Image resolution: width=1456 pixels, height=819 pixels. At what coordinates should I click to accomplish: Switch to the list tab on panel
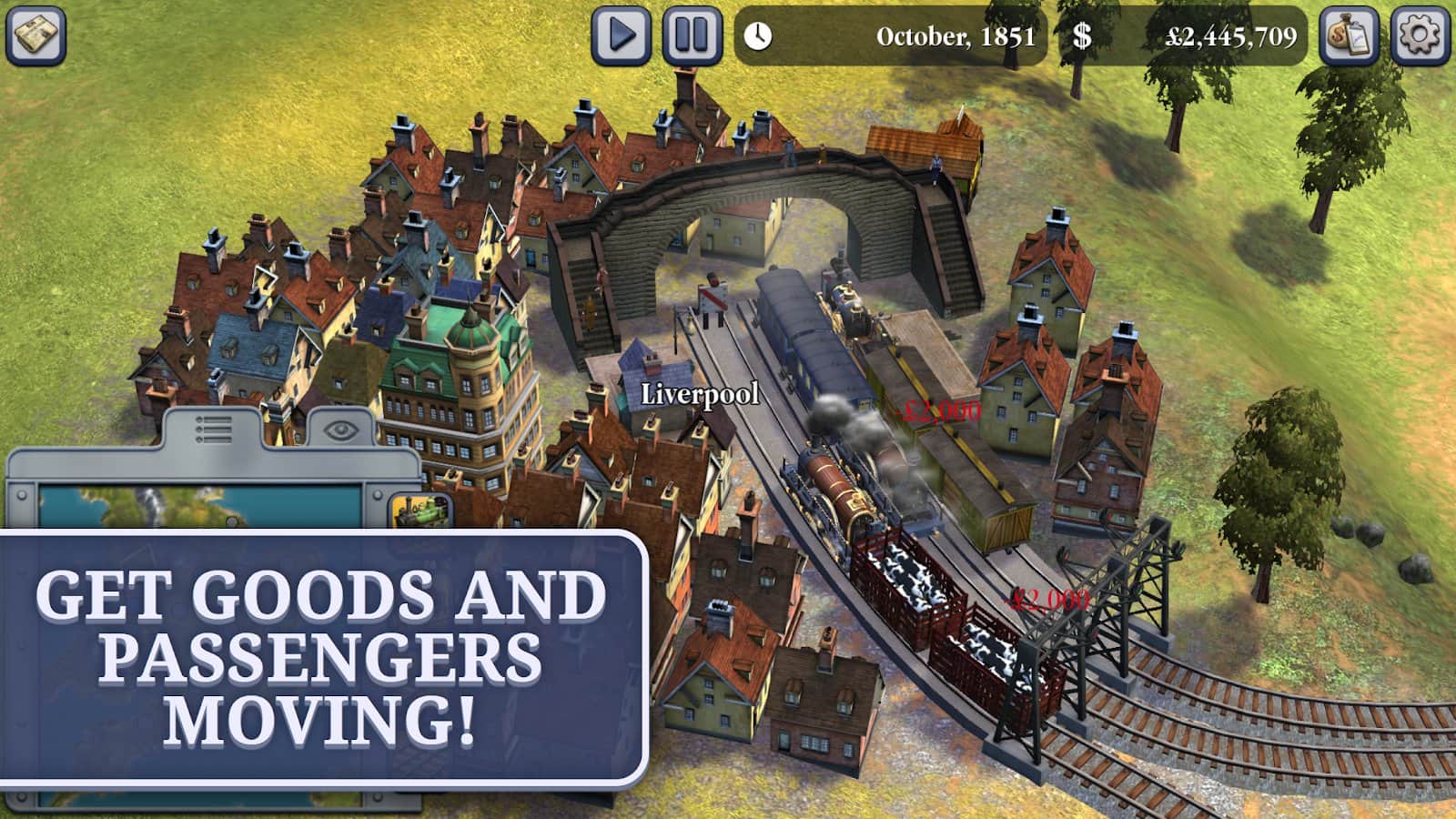213,430
